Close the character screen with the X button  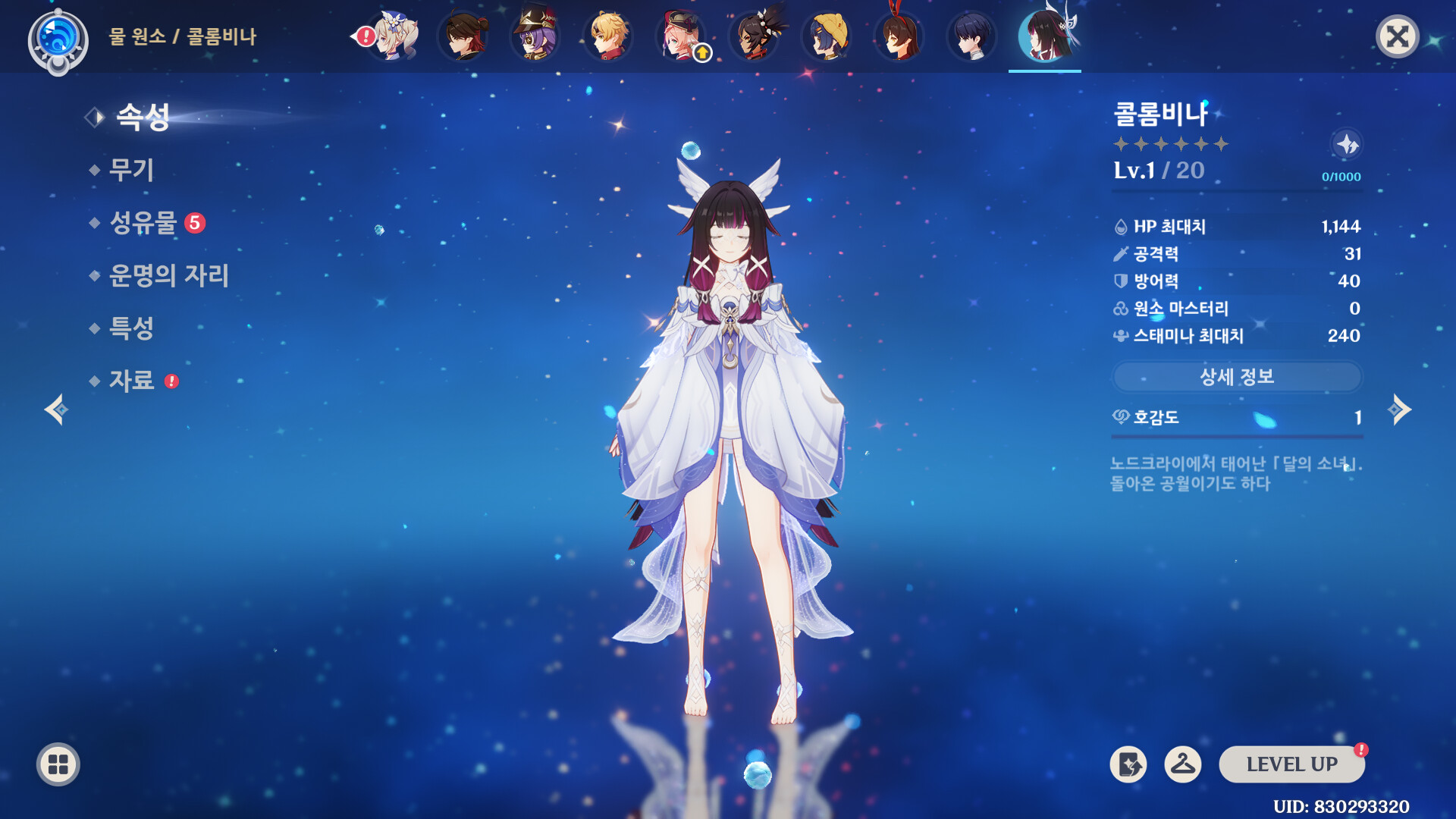(1397, 36)
